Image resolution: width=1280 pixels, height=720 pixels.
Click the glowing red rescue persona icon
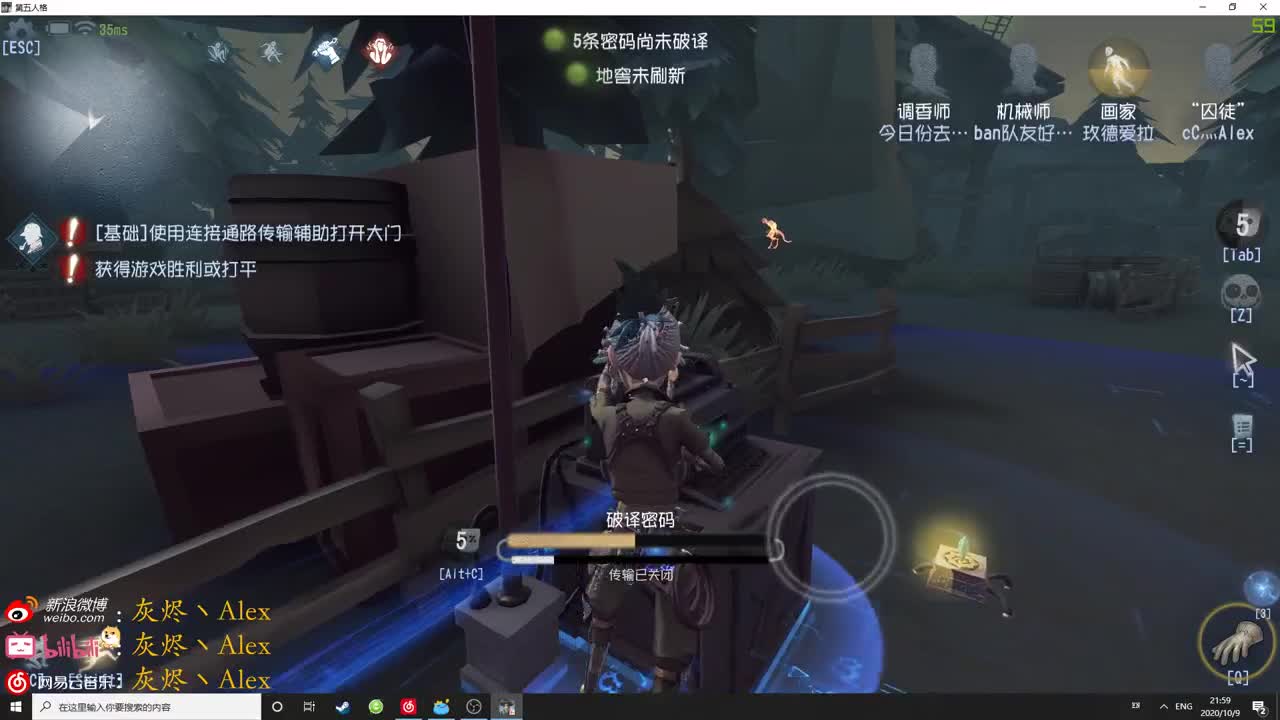tap(382, 52)
